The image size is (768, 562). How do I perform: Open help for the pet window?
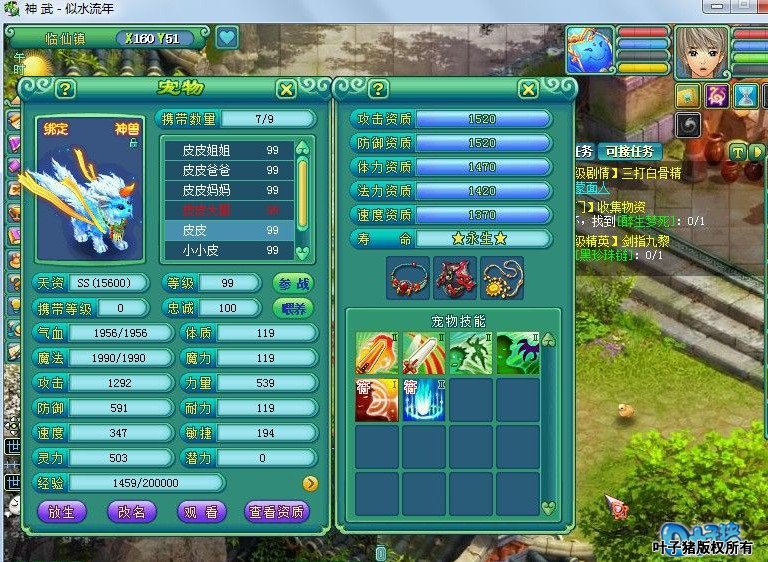[65, 89]
